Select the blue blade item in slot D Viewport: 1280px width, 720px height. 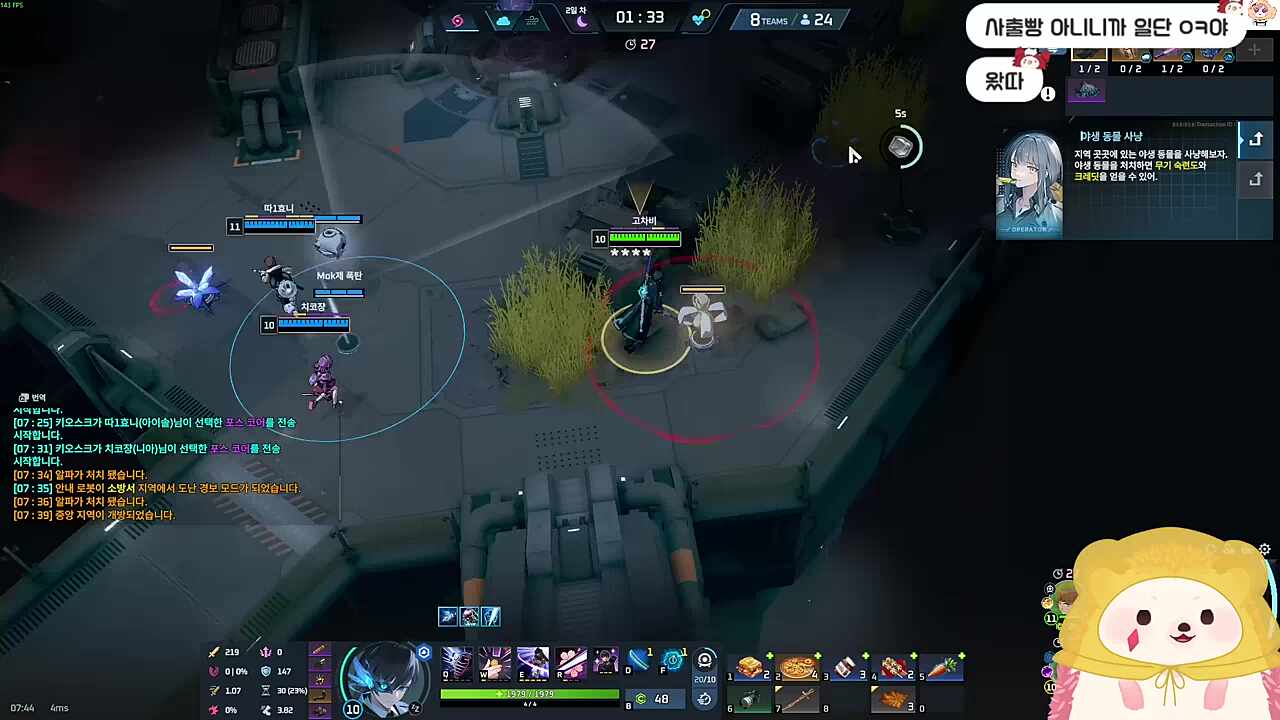[x=636, y=660]
